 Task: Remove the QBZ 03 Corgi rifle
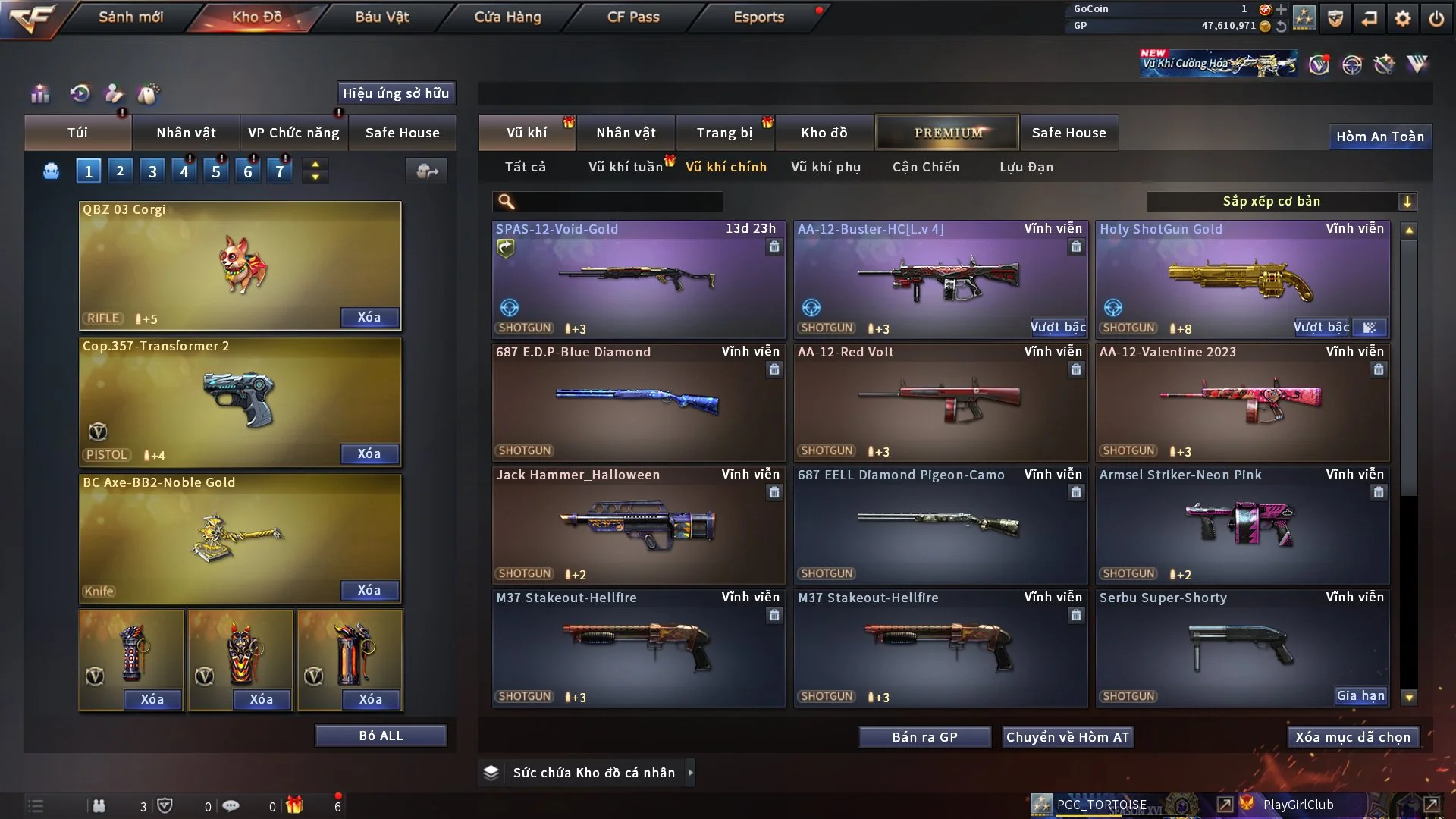pyautogui.click(x=369, y=317)
